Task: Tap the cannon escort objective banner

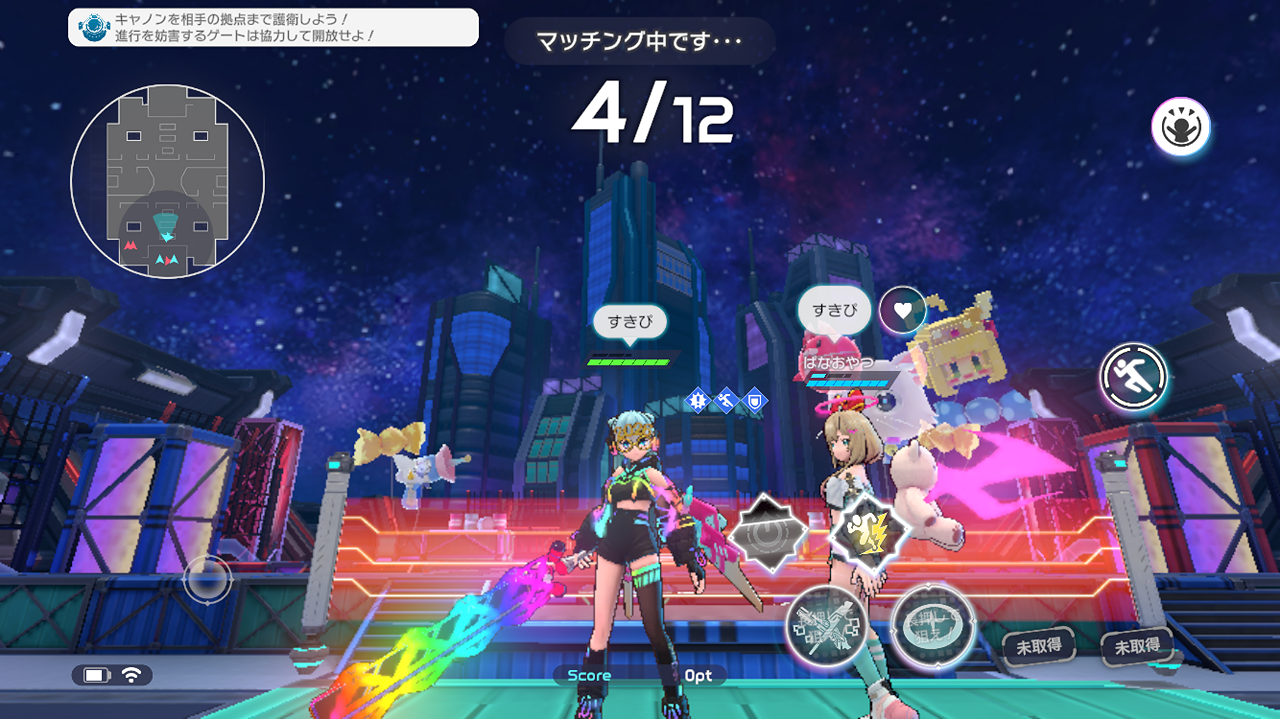Action: (x=273, y=27)
